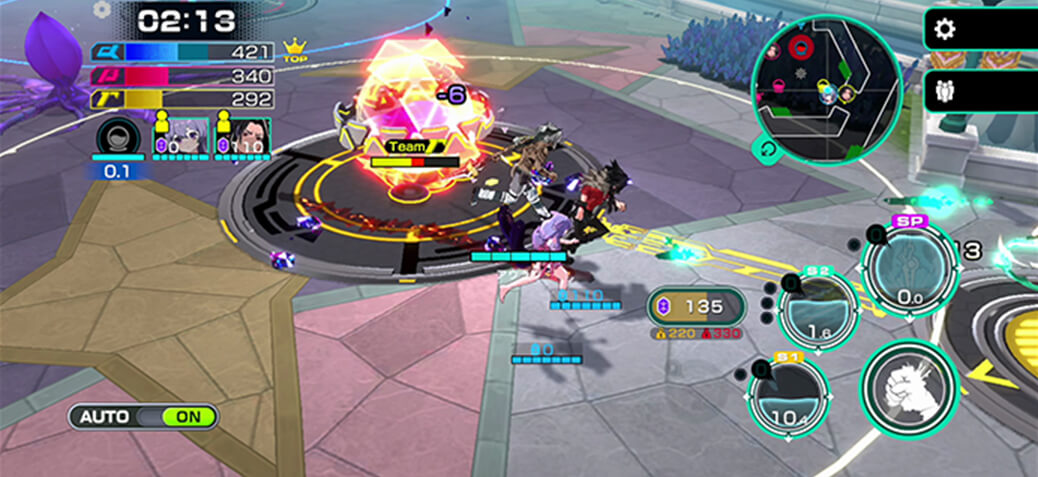Click the small gear icon beside the timer
Screen dimensions: 1038x477
[101, 10]
